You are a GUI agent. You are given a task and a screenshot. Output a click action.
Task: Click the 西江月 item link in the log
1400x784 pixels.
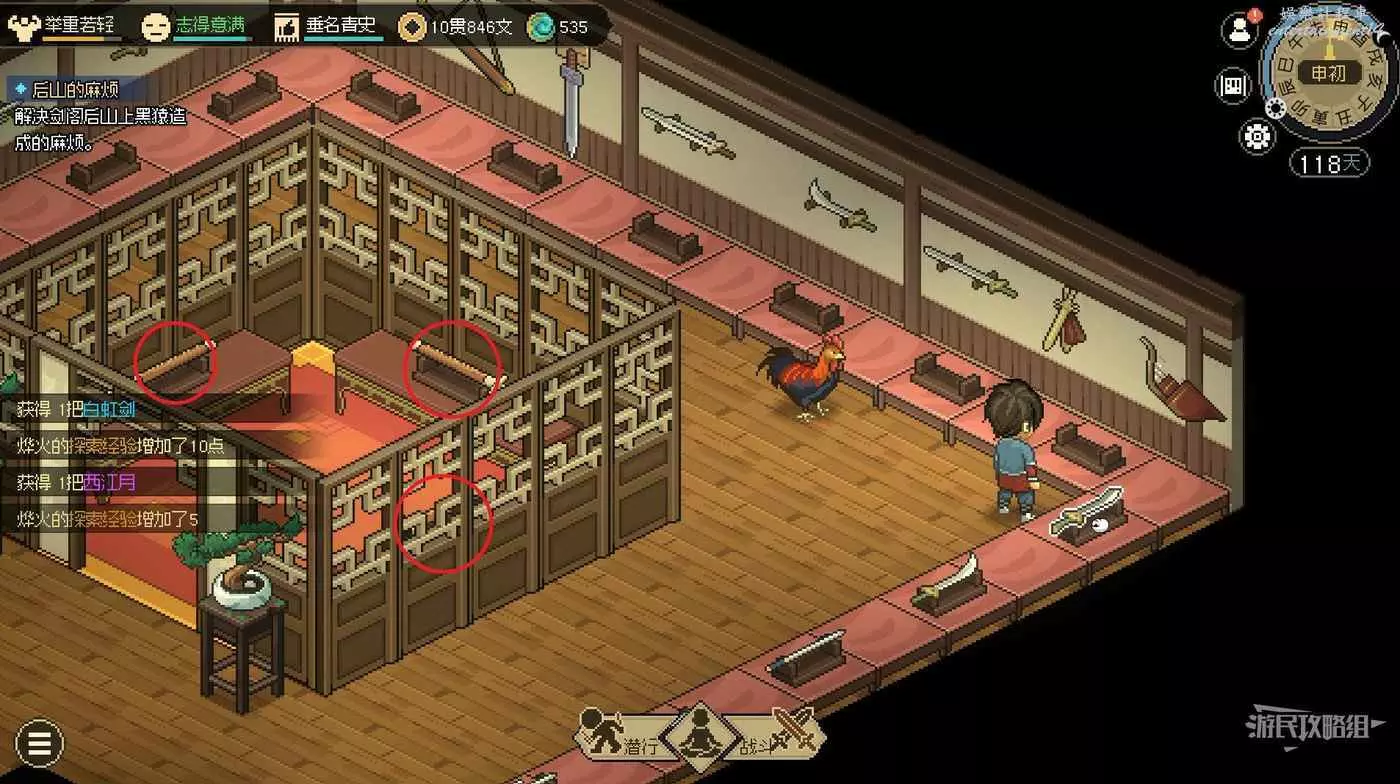point(109,482)
